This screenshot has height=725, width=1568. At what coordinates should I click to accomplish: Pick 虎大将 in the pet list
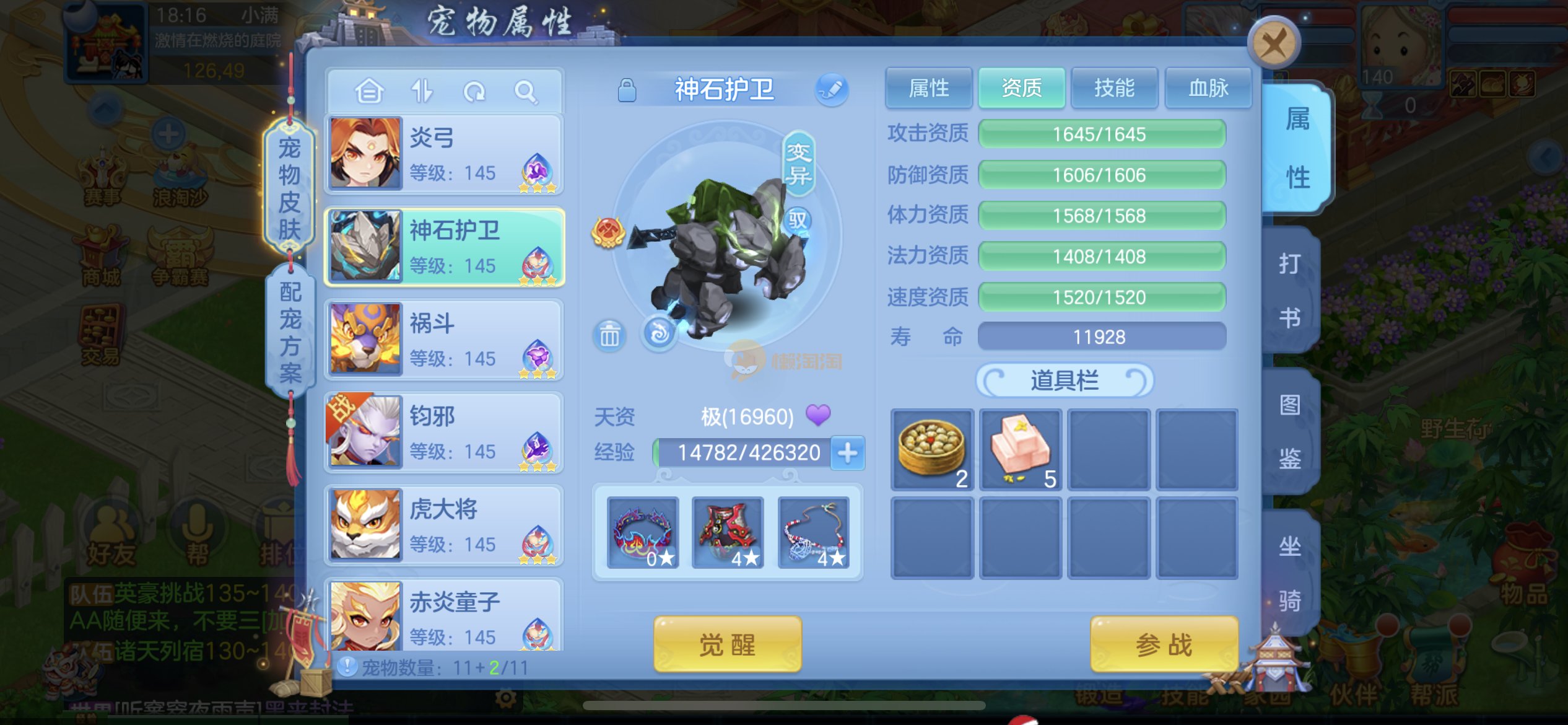444,525
